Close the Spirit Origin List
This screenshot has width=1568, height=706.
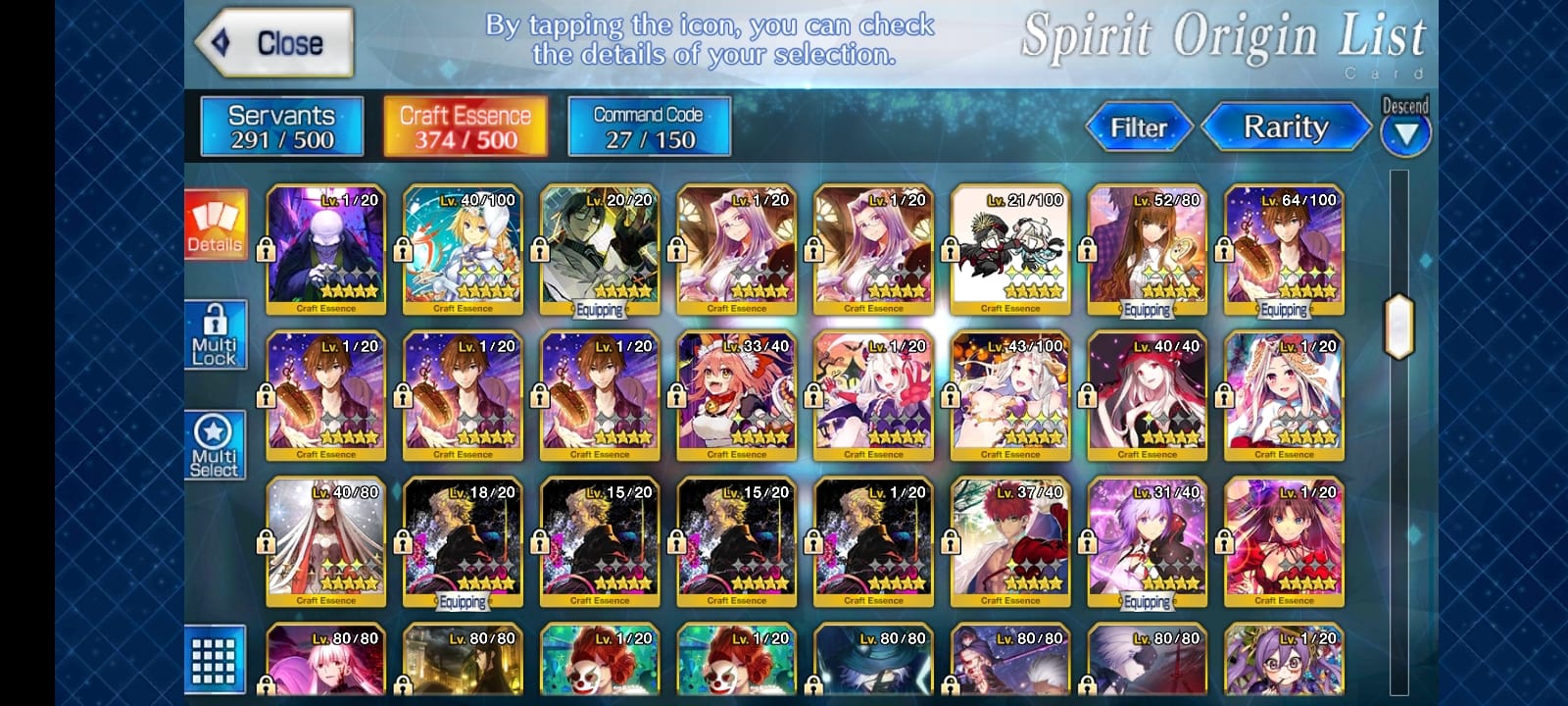pos(273,43)
